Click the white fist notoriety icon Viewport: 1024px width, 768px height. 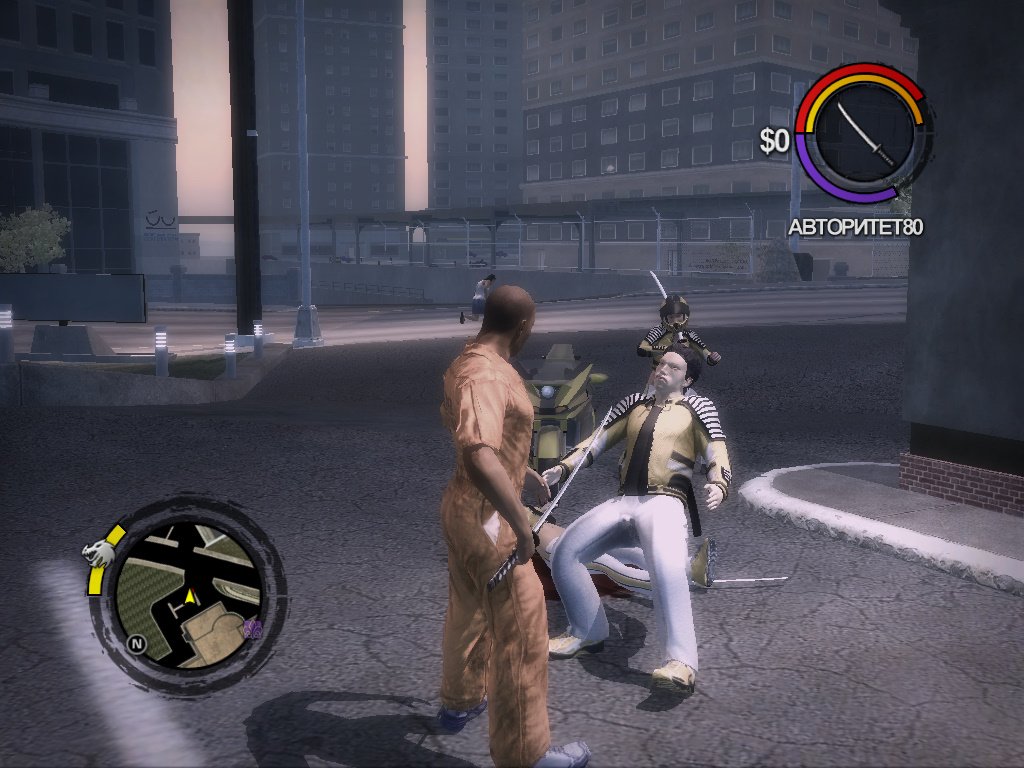[97, 551]
